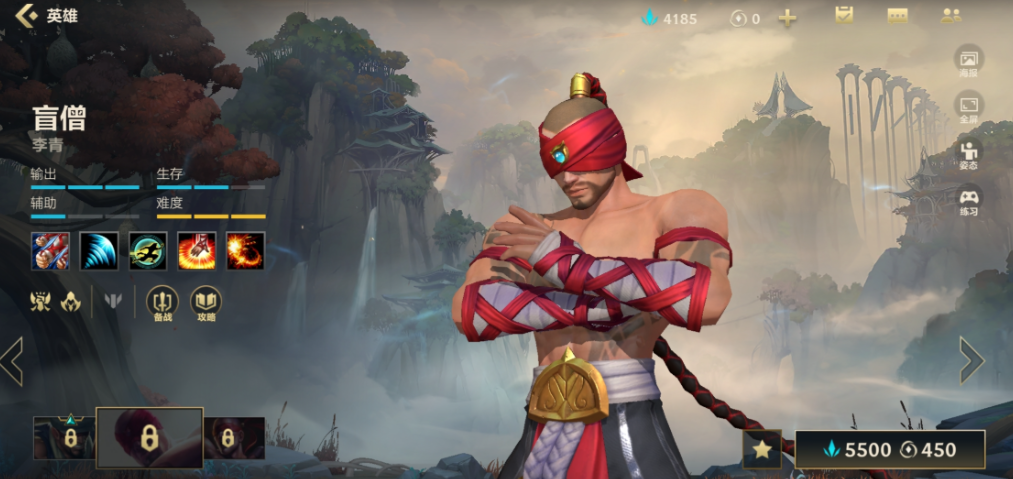
Task: Show the next champion with right arrow
Action: click(971, 360)
